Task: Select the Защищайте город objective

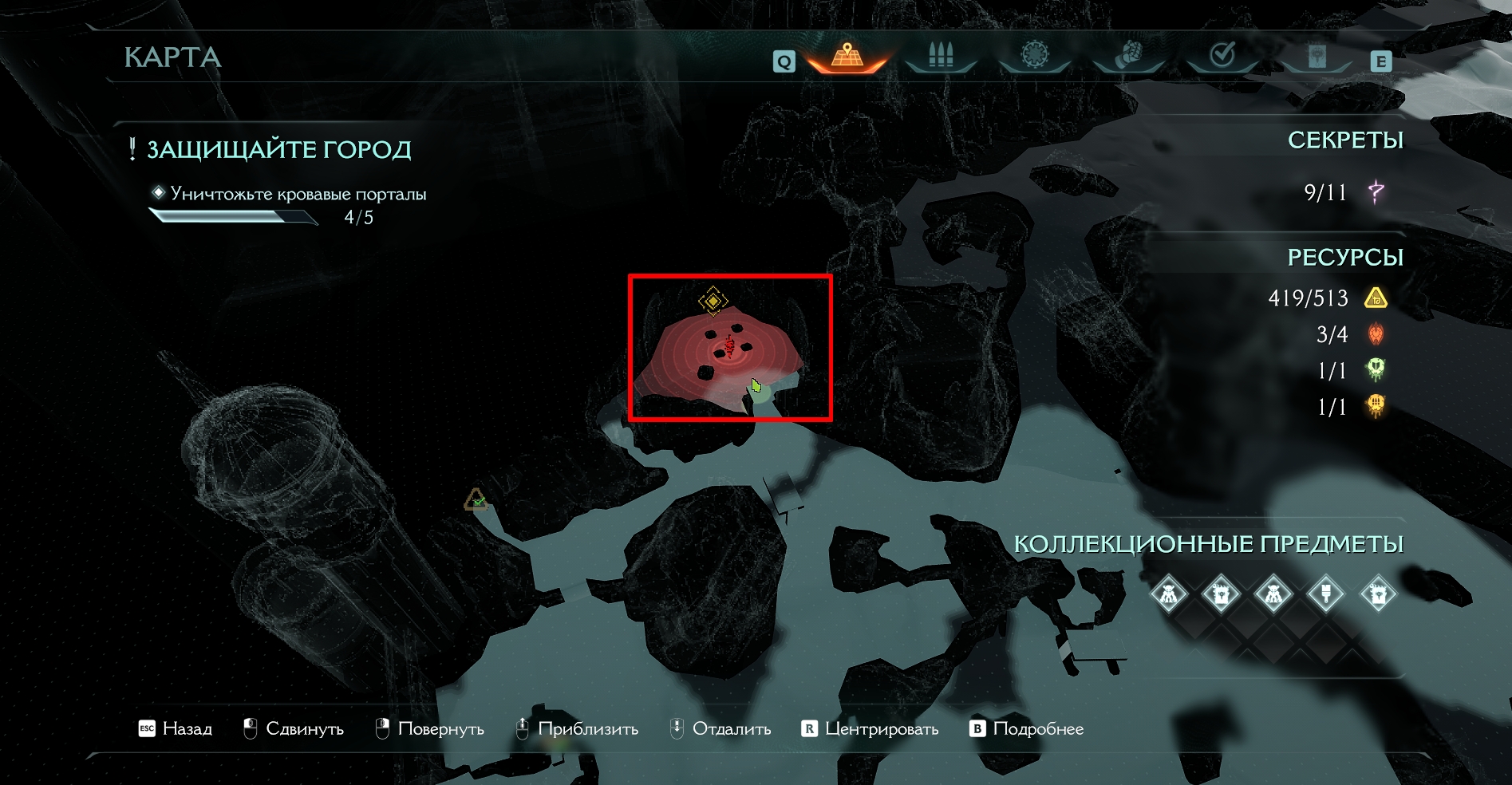Action: (x=278, y=149)
